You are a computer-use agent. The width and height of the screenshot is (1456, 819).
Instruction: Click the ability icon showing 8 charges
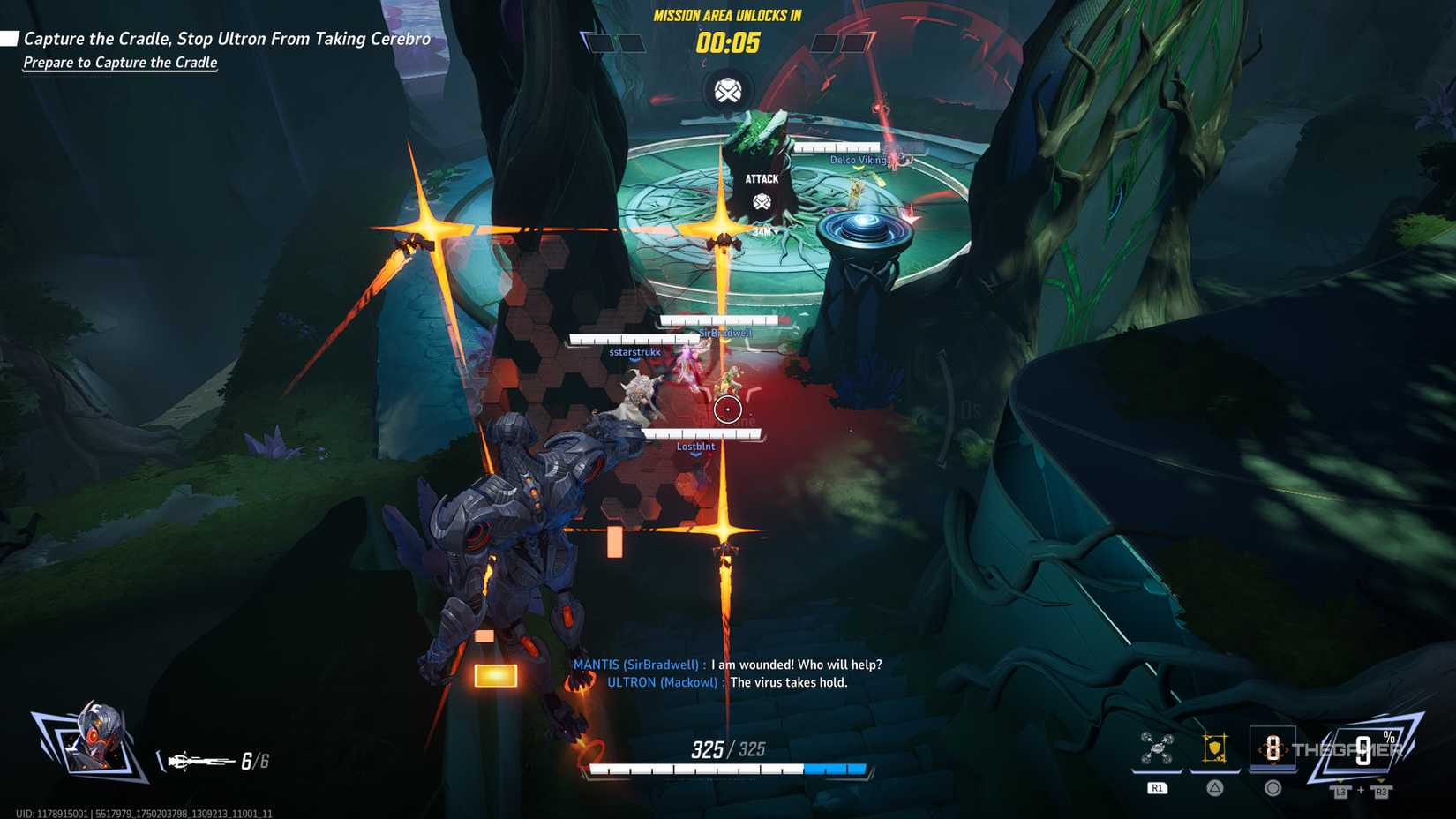(1272, 748)
